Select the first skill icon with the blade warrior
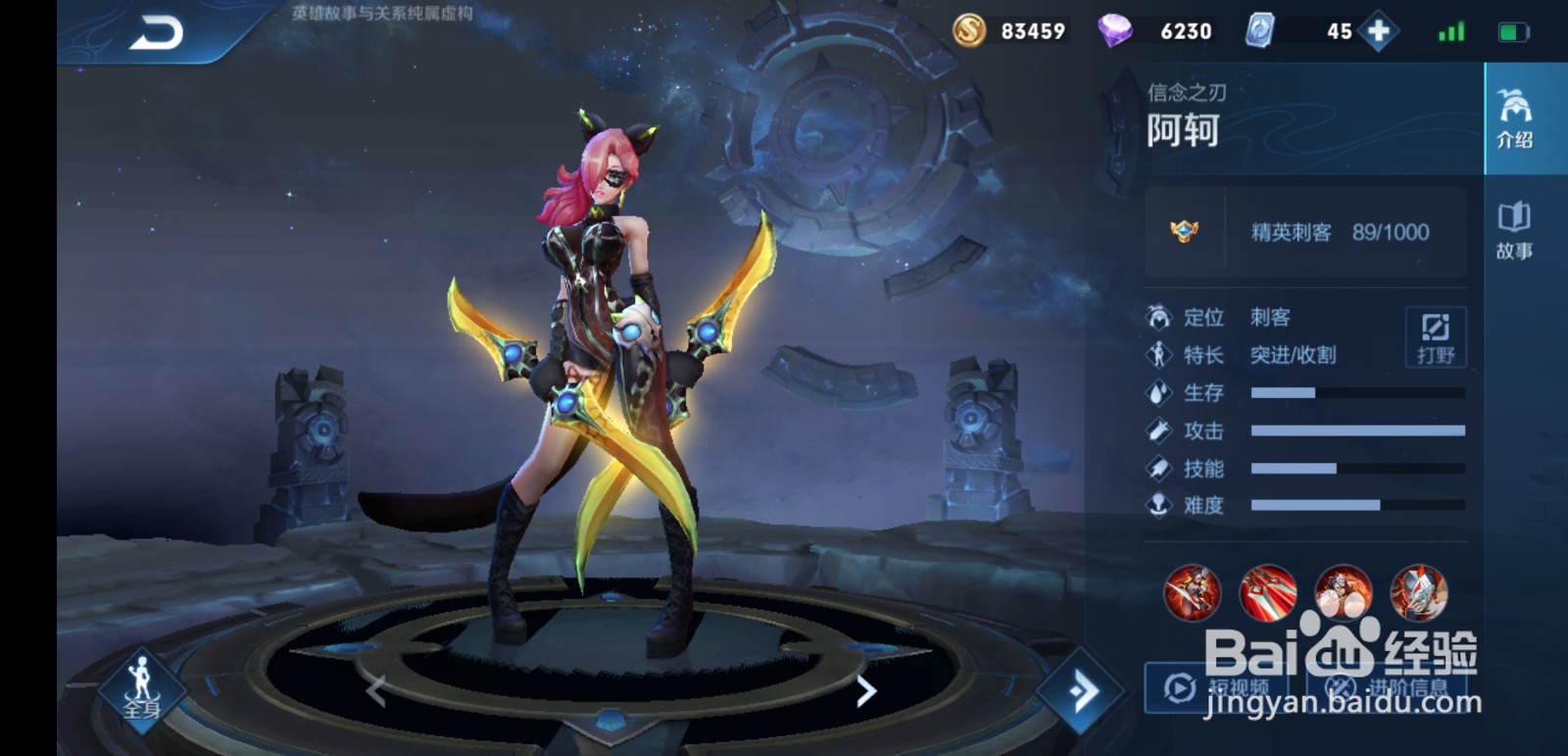The width and height of the screenshot is (1568, 756). 1192,593
